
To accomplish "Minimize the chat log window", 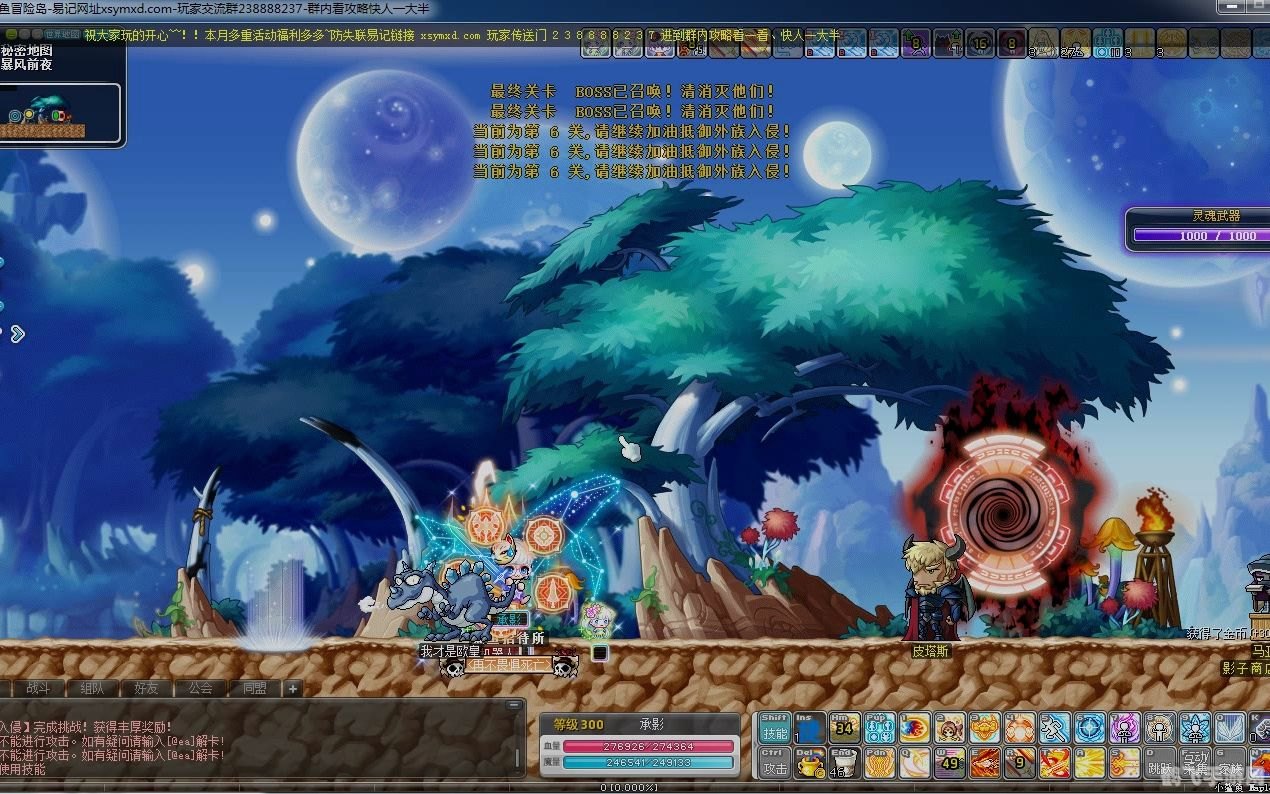I will (516, 707).
